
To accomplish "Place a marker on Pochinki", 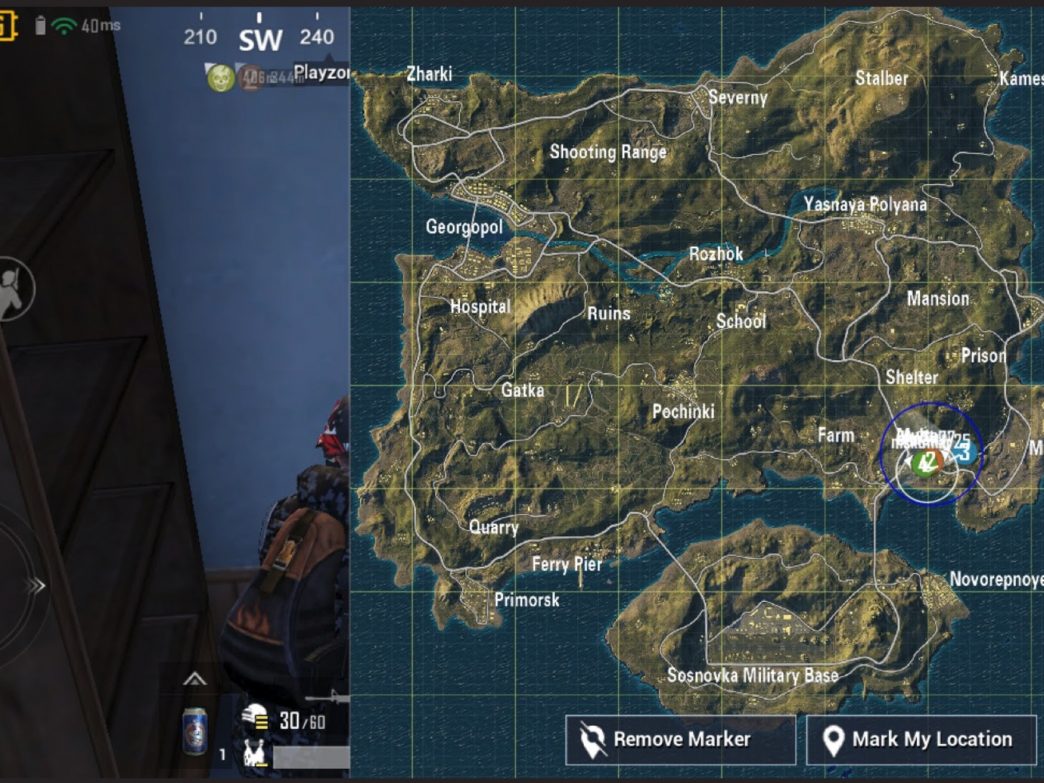I will (683, 411).
